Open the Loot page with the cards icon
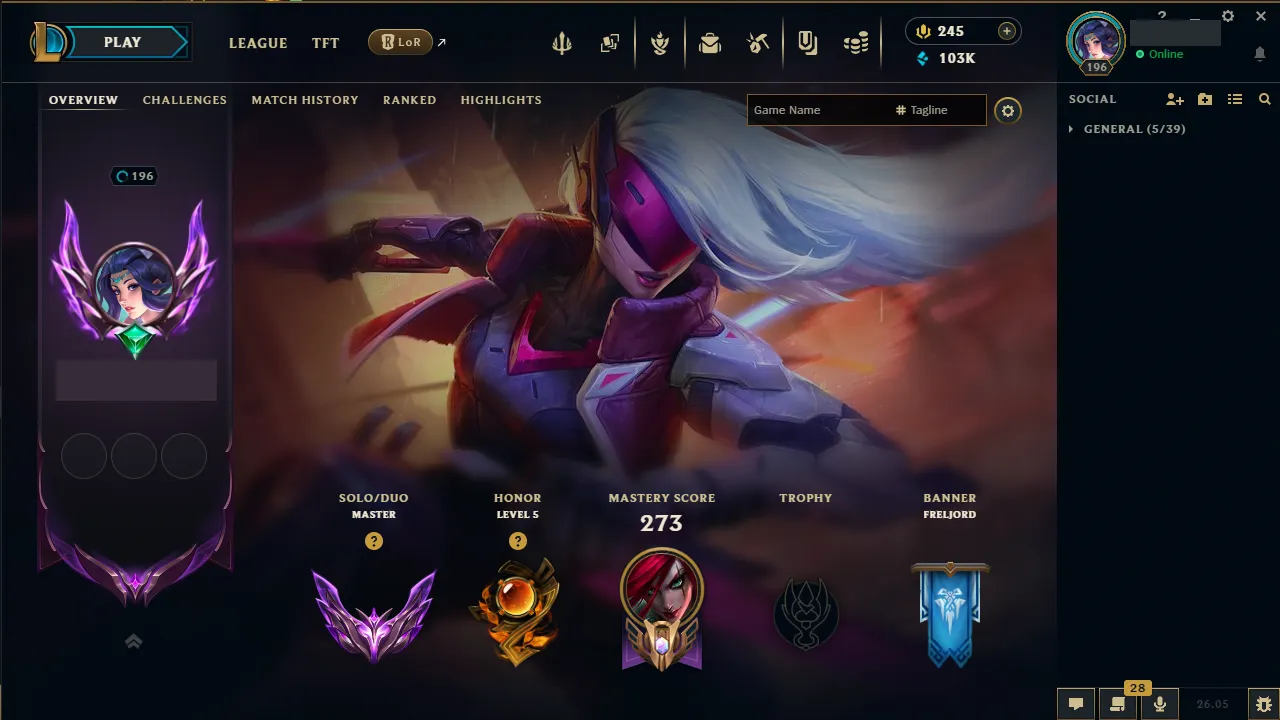The width and height of the screenshot is (1280, 720). pyautogui.click(x=609, y=42)
